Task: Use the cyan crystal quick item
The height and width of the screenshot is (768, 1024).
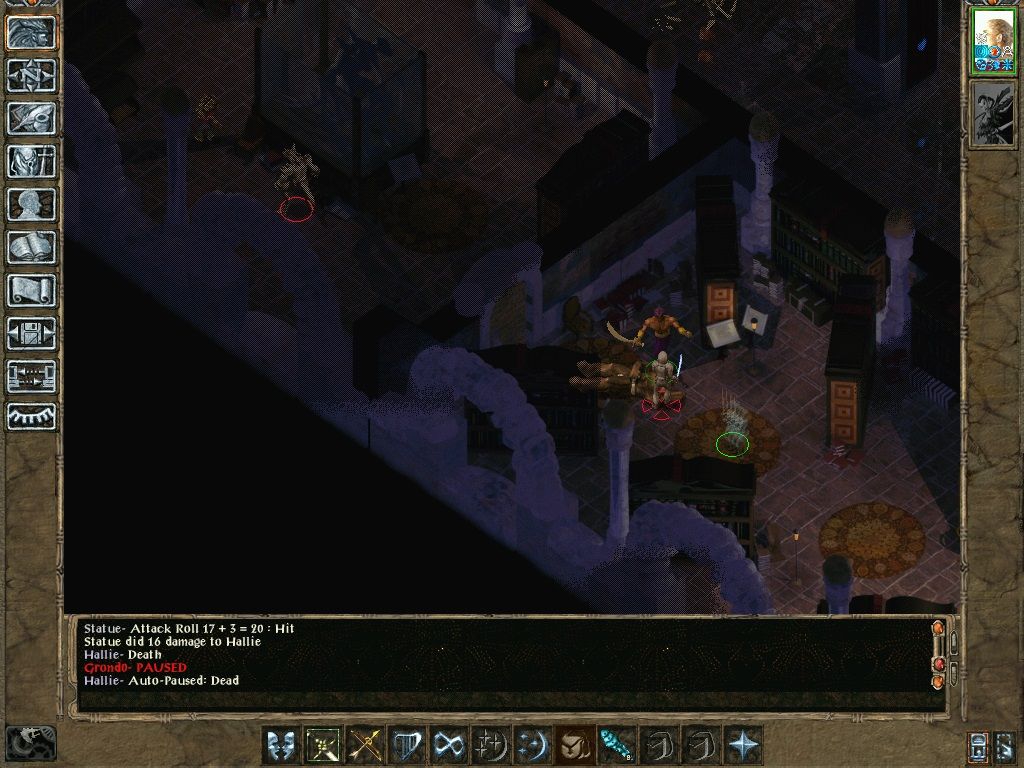Action: tap(615, 745)
